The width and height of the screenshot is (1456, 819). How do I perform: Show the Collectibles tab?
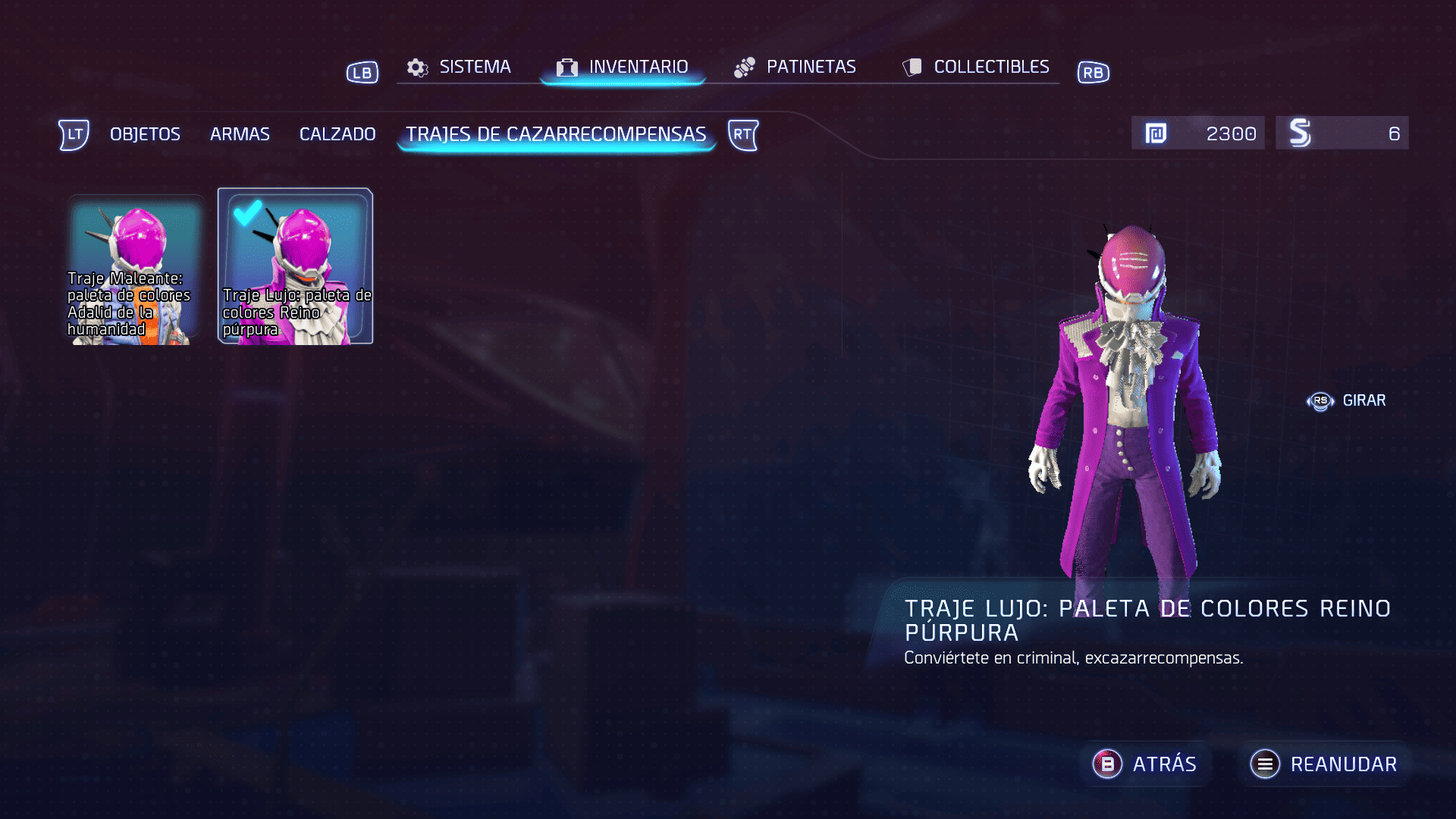pyautogui.click(x=976, y=67)
